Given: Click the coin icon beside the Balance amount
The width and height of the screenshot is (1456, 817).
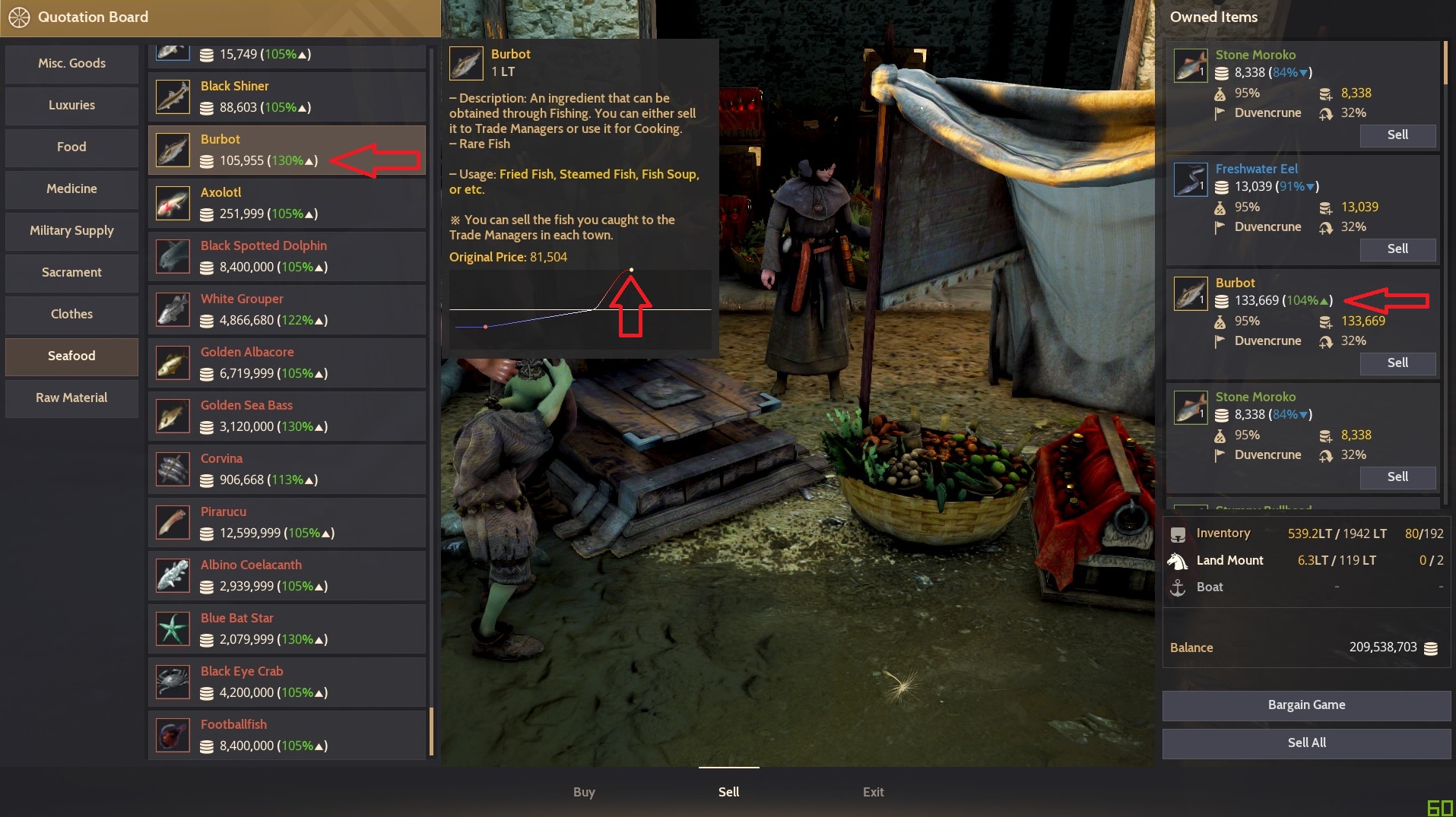Looking at the screenshot, I should coord(1432,648).
